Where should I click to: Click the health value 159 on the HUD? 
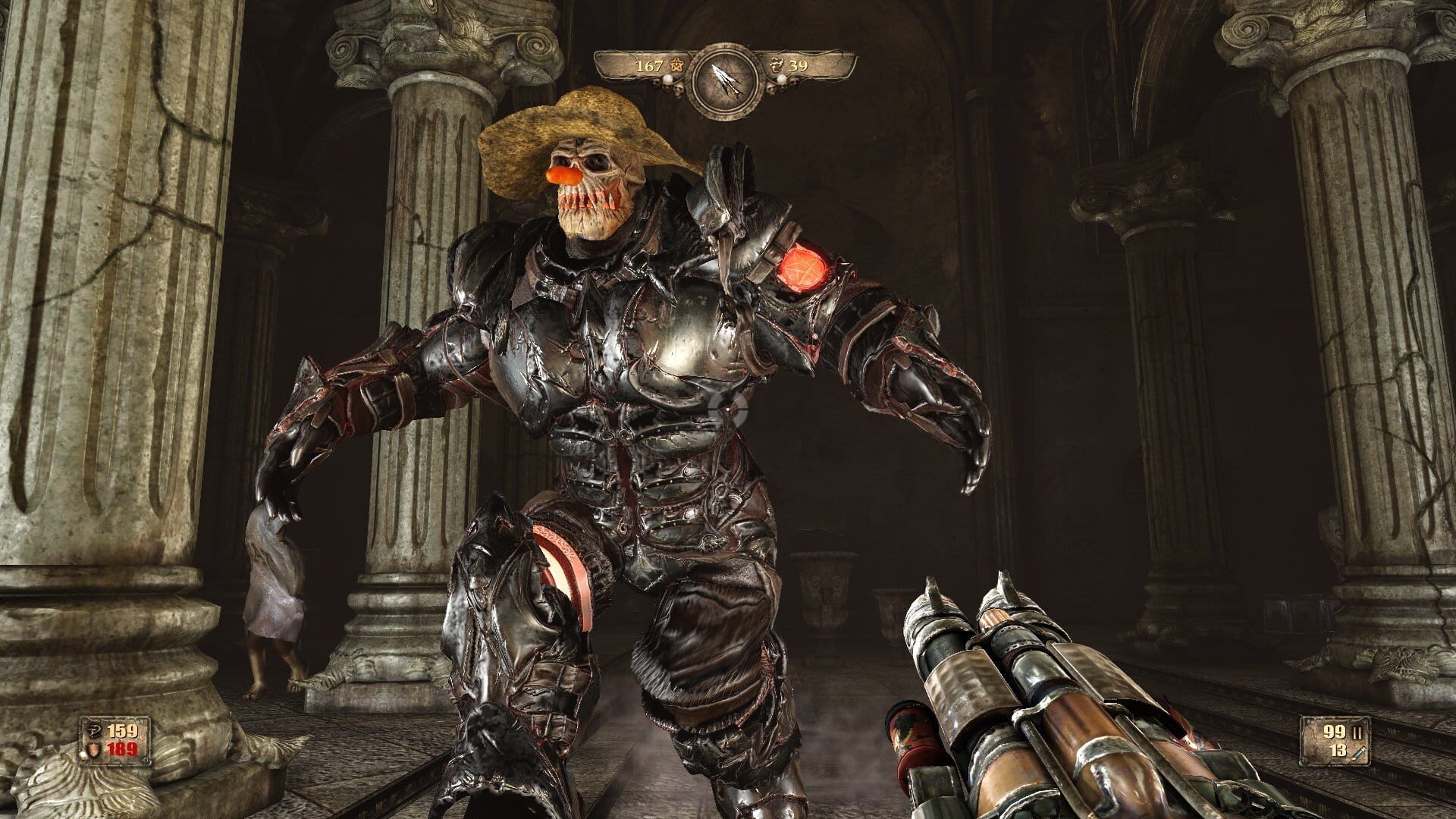(121, 732)
